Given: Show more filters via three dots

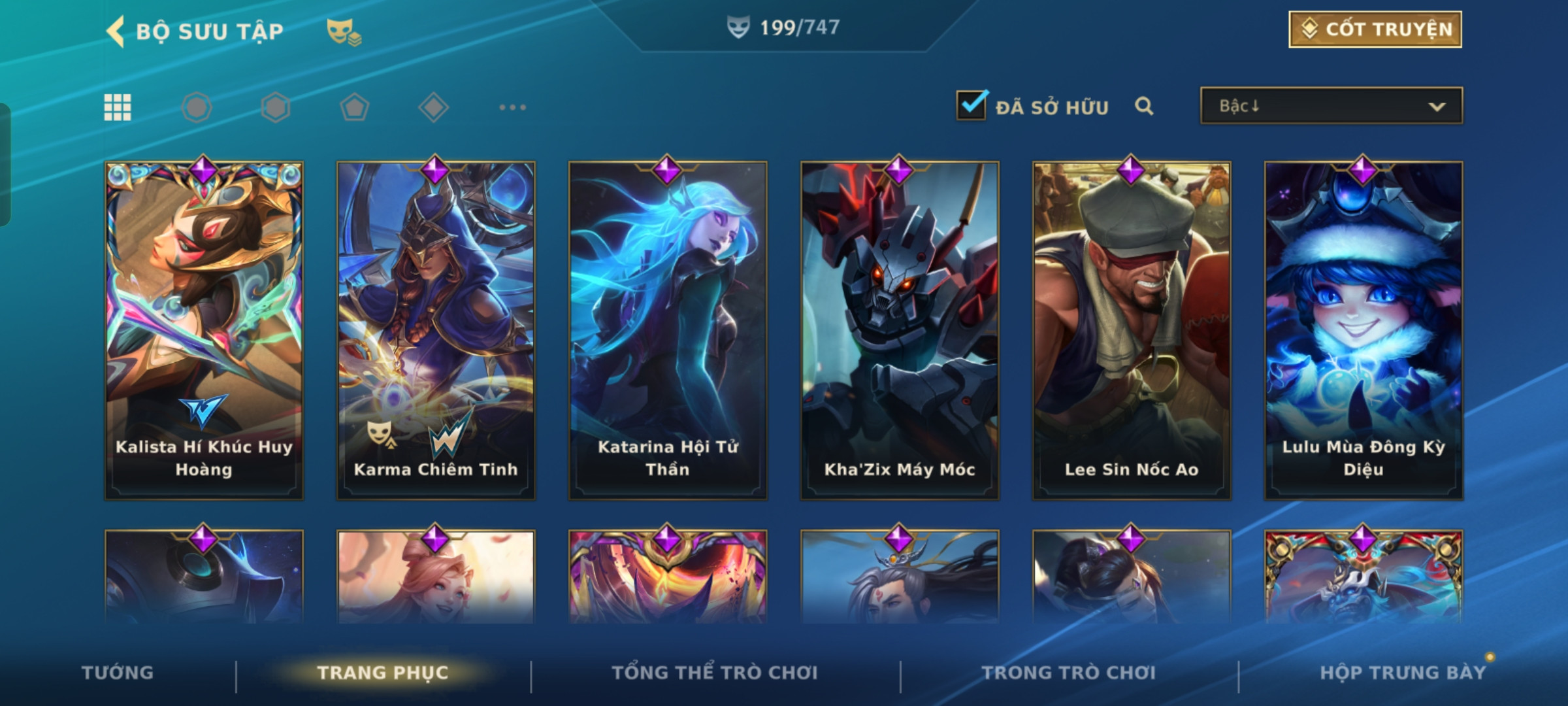Looking at the screenshot, I should (512, 107).
